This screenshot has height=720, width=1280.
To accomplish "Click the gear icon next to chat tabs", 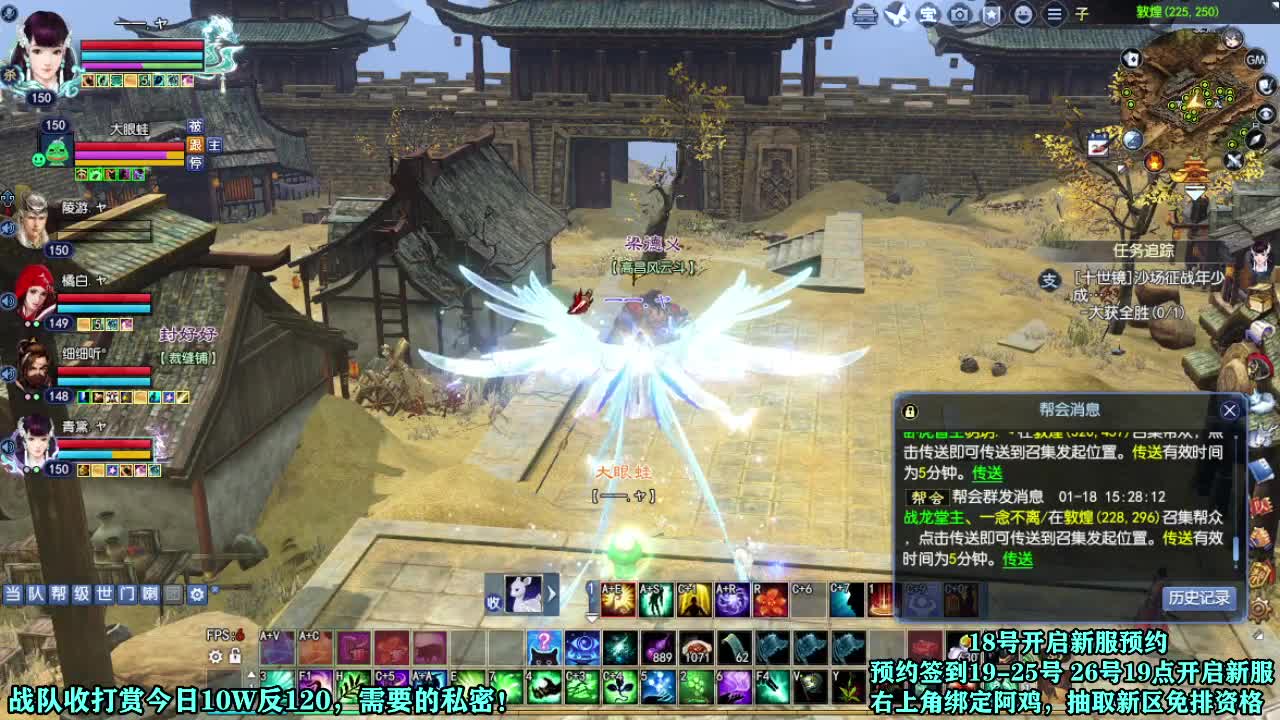I will click(x=197, y=592).
